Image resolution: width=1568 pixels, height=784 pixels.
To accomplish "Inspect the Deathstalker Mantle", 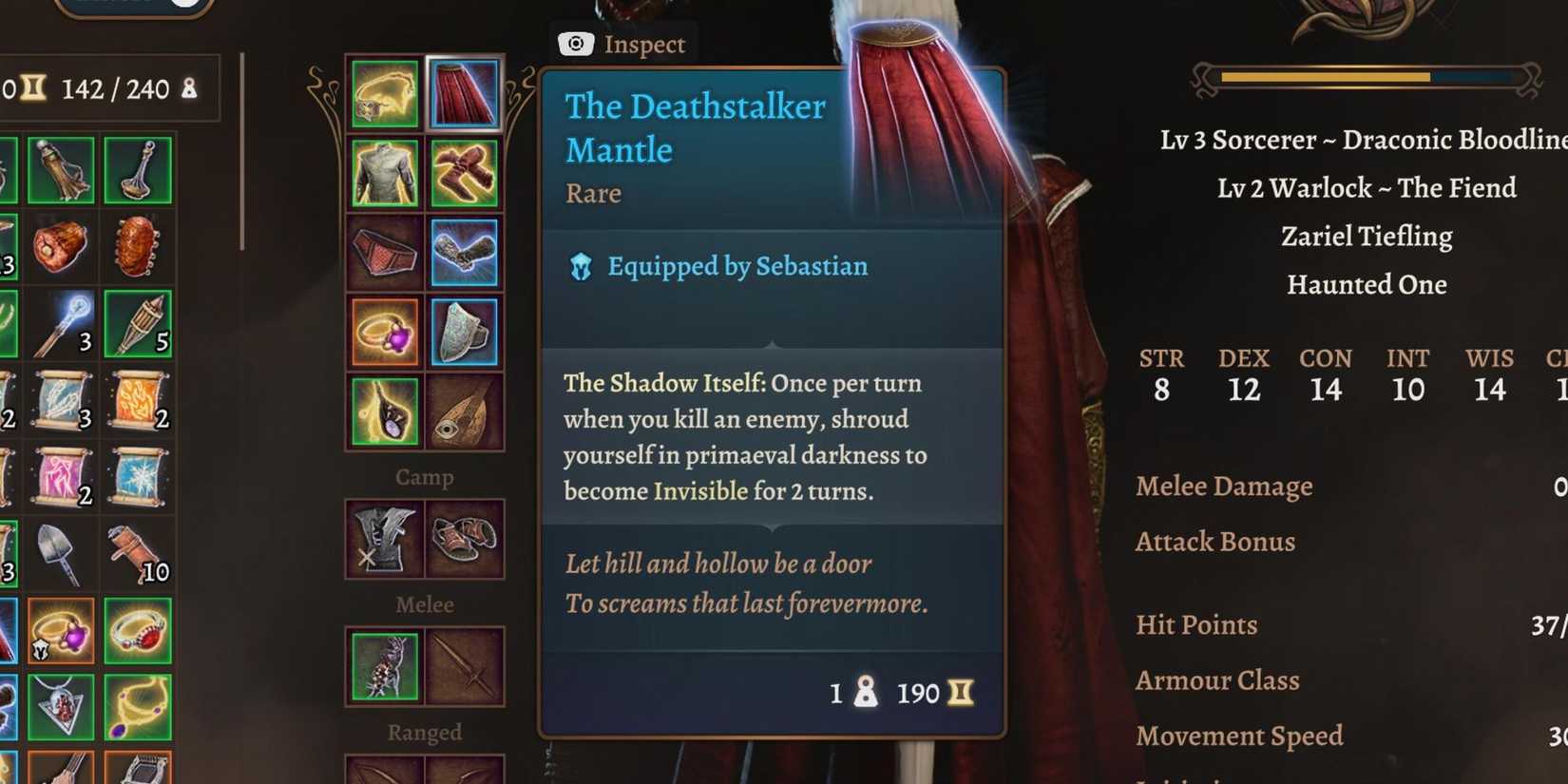I will pyautogui.click(x=623, y=44).
